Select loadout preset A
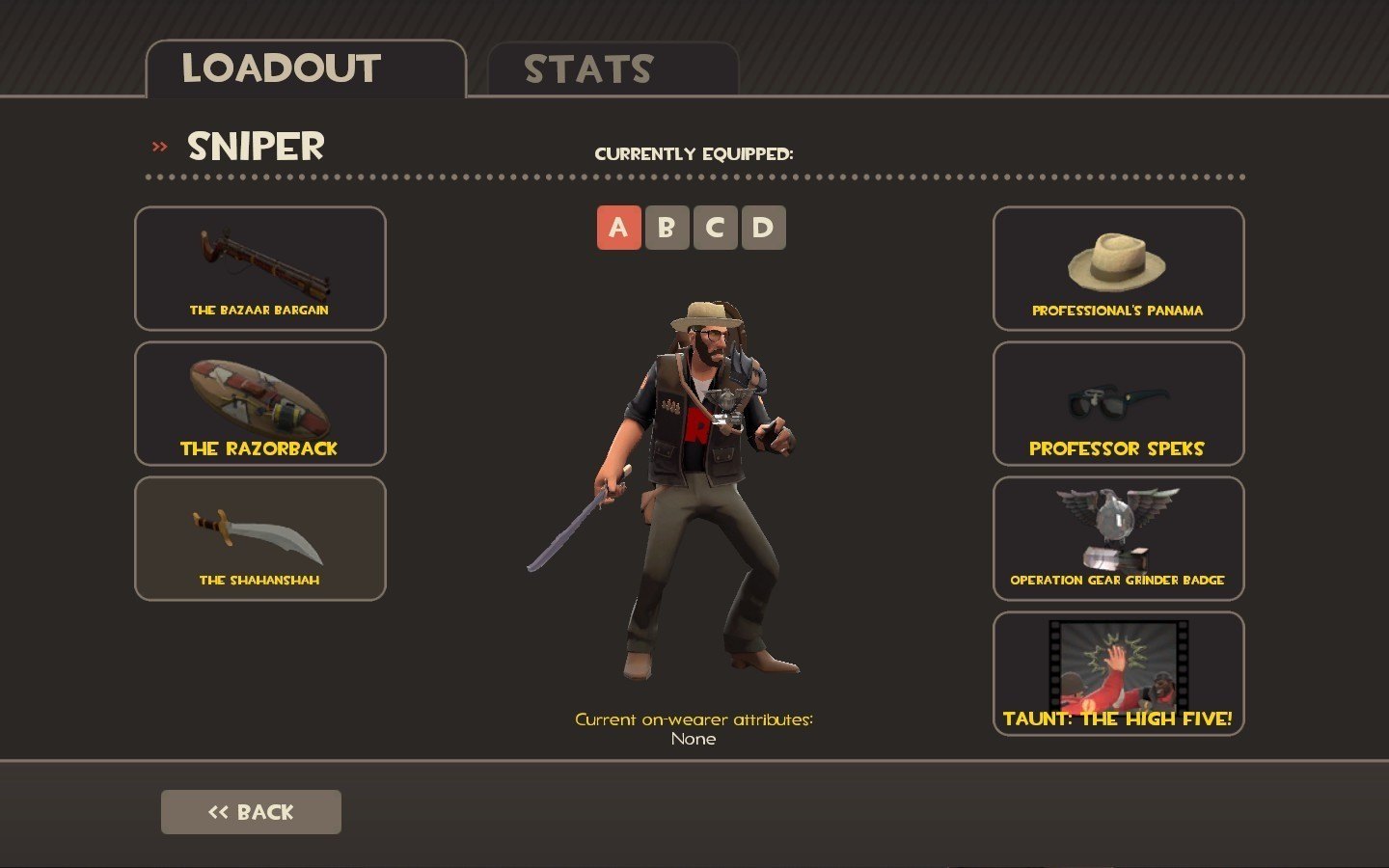The height and width of the screenshot is (868, 1389). (618, 228)
